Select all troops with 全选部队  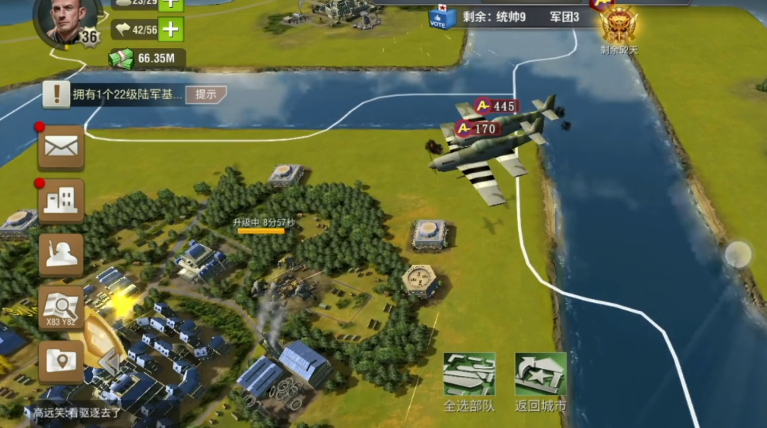469,381
